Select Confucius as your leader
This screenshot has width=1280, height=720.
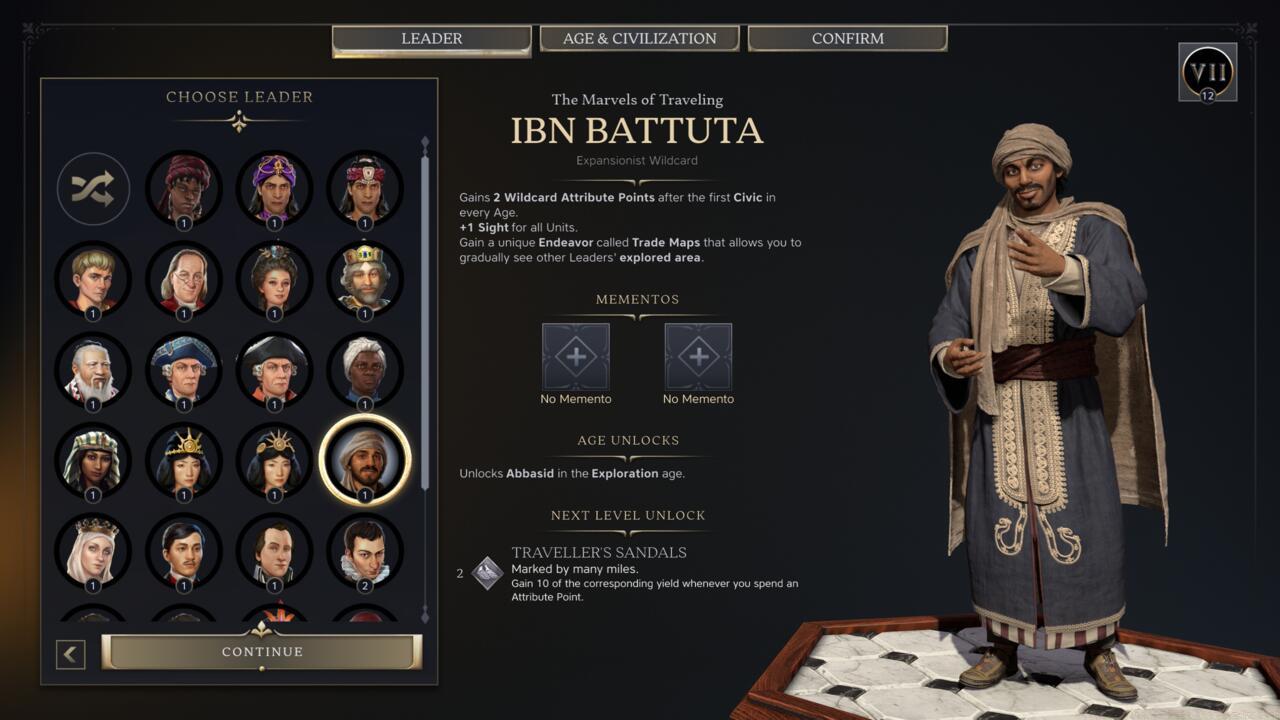pyautogui.click(x=92, y=370)
